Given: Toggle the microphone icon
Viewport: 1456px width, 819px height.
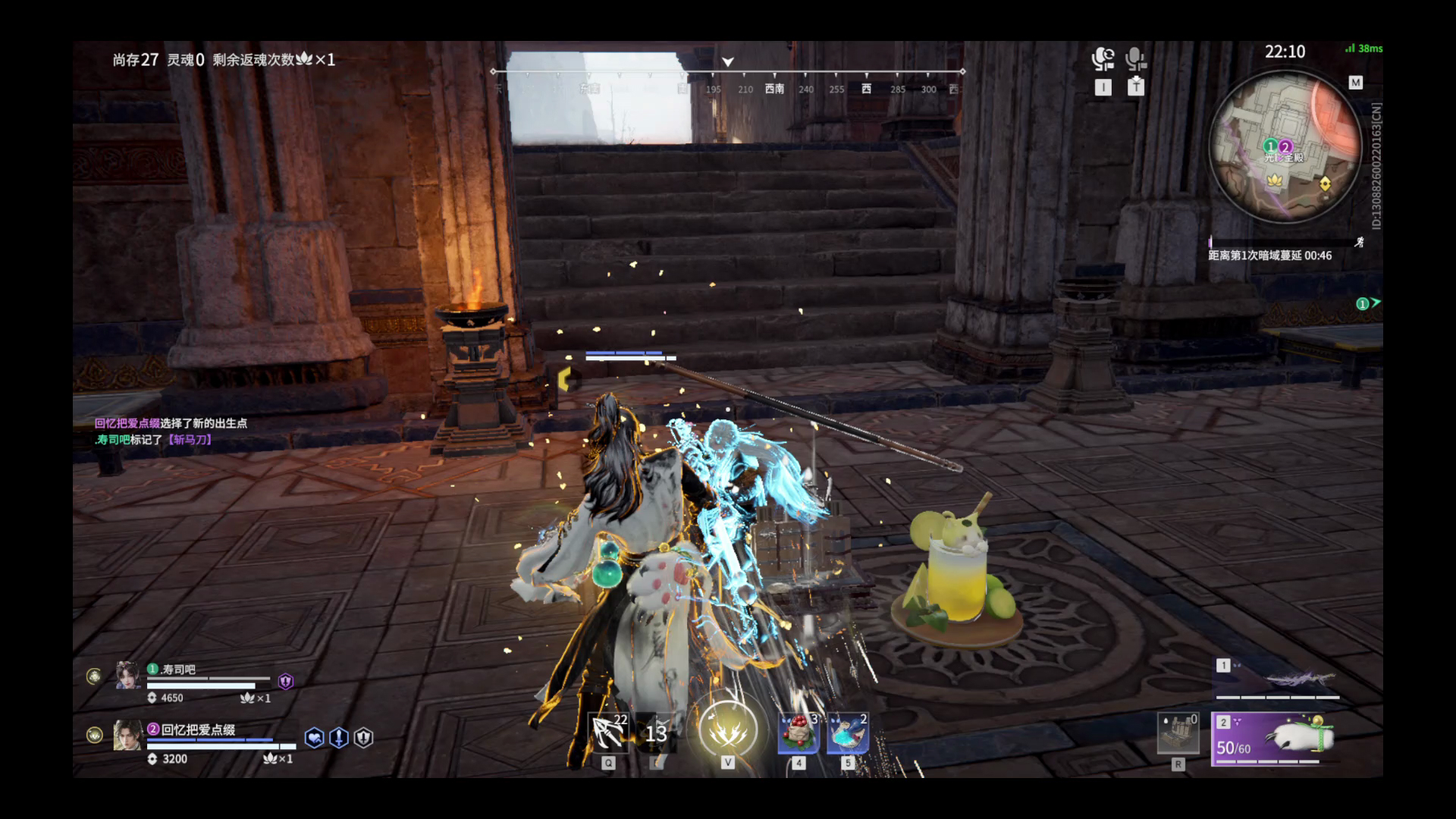Looking at the screenshot, I should [x=1135, y=59].
